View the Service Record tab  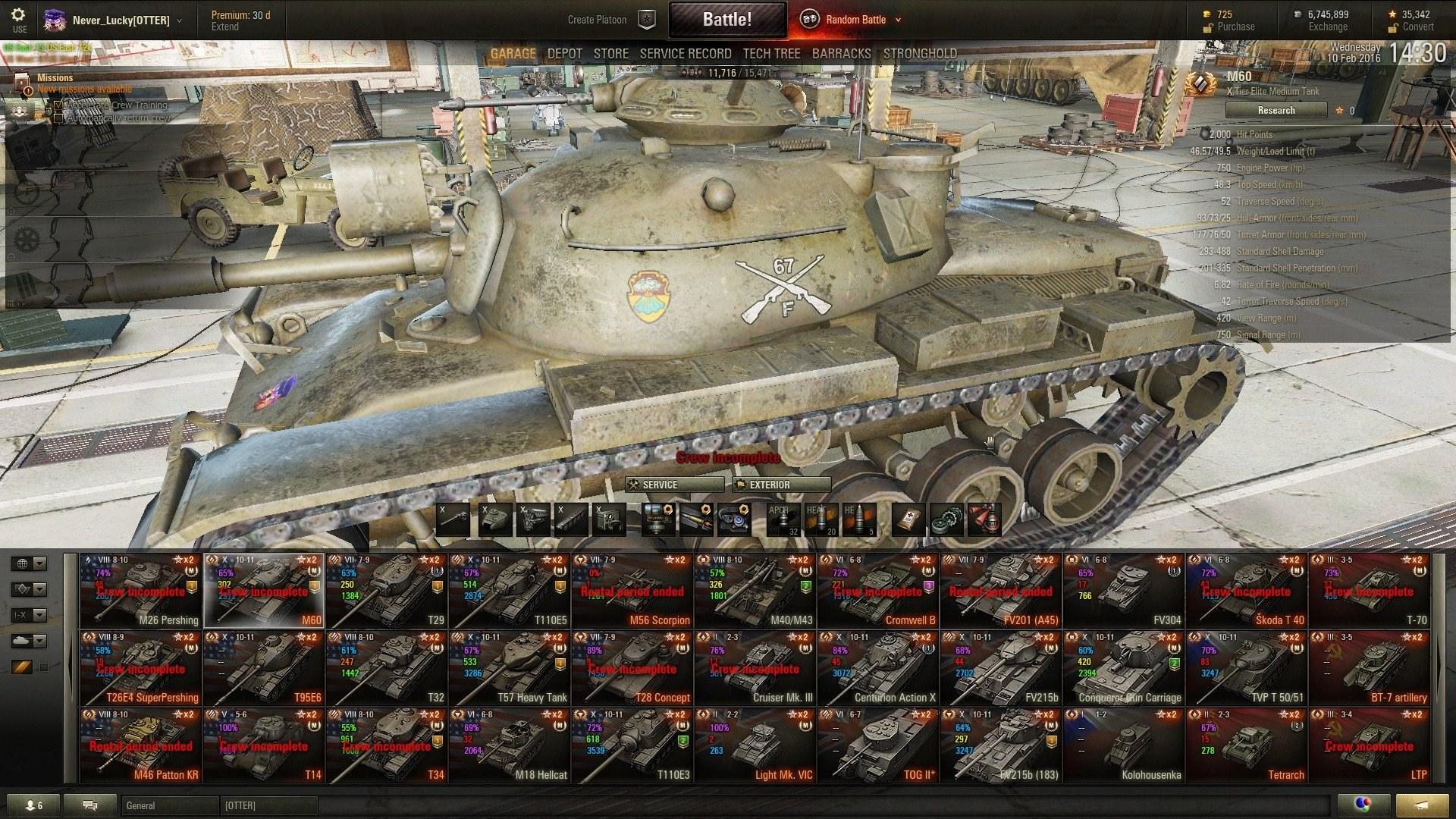click(x=685, y=54)
